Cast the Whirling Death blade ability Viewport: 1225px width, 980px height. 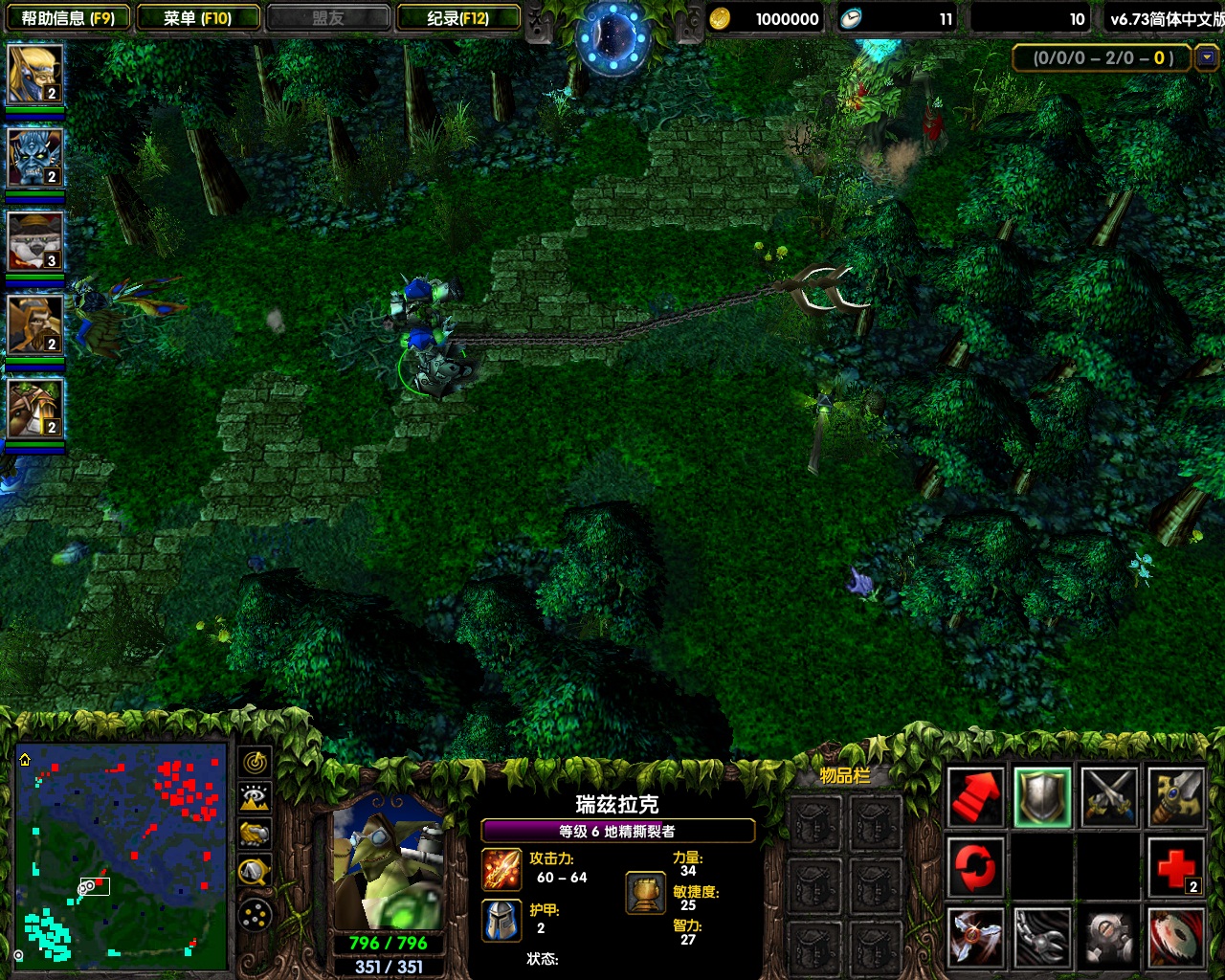tap(975, 938)
